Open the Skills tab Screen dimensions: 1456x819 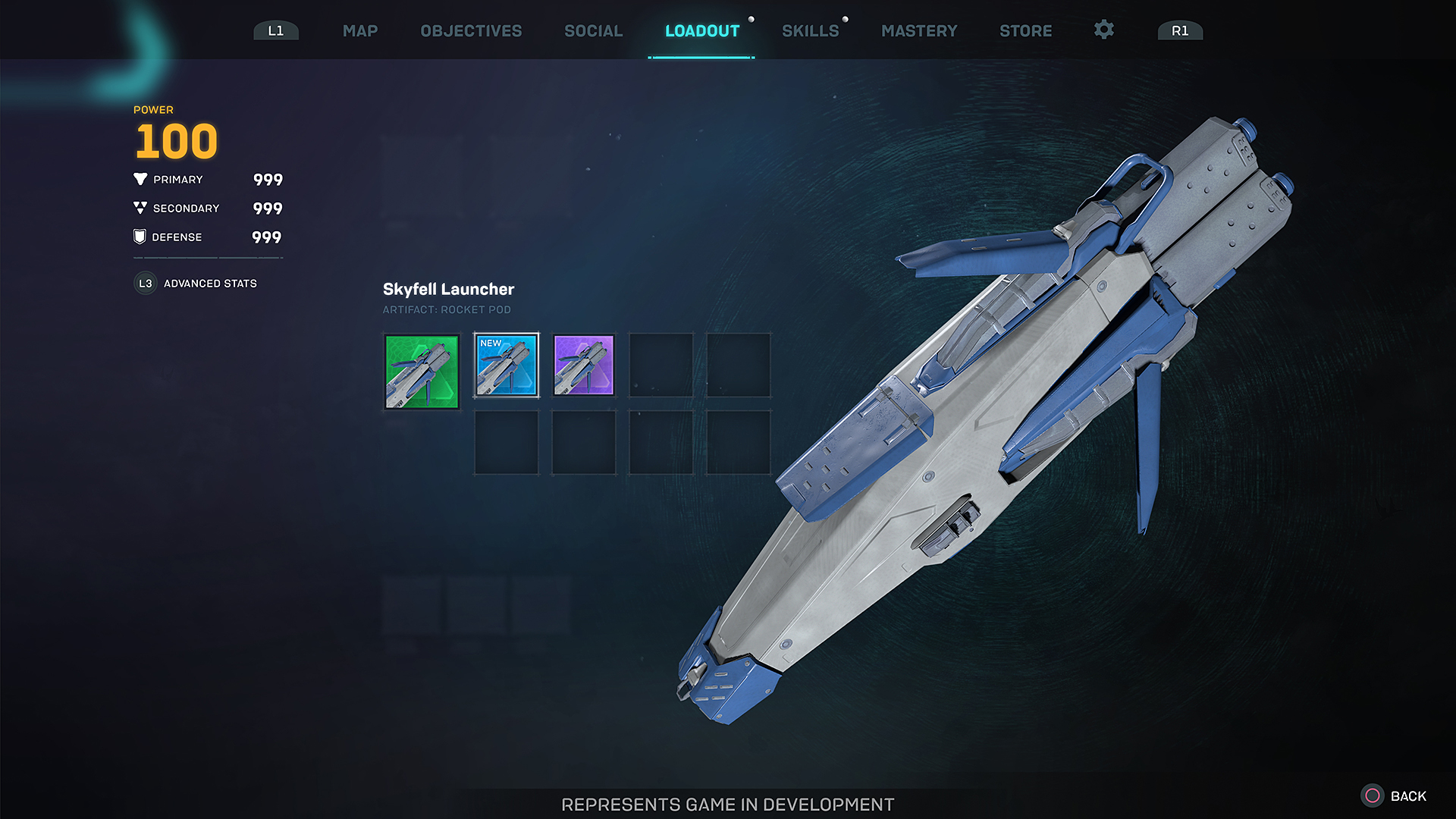(x=810, y=31)
